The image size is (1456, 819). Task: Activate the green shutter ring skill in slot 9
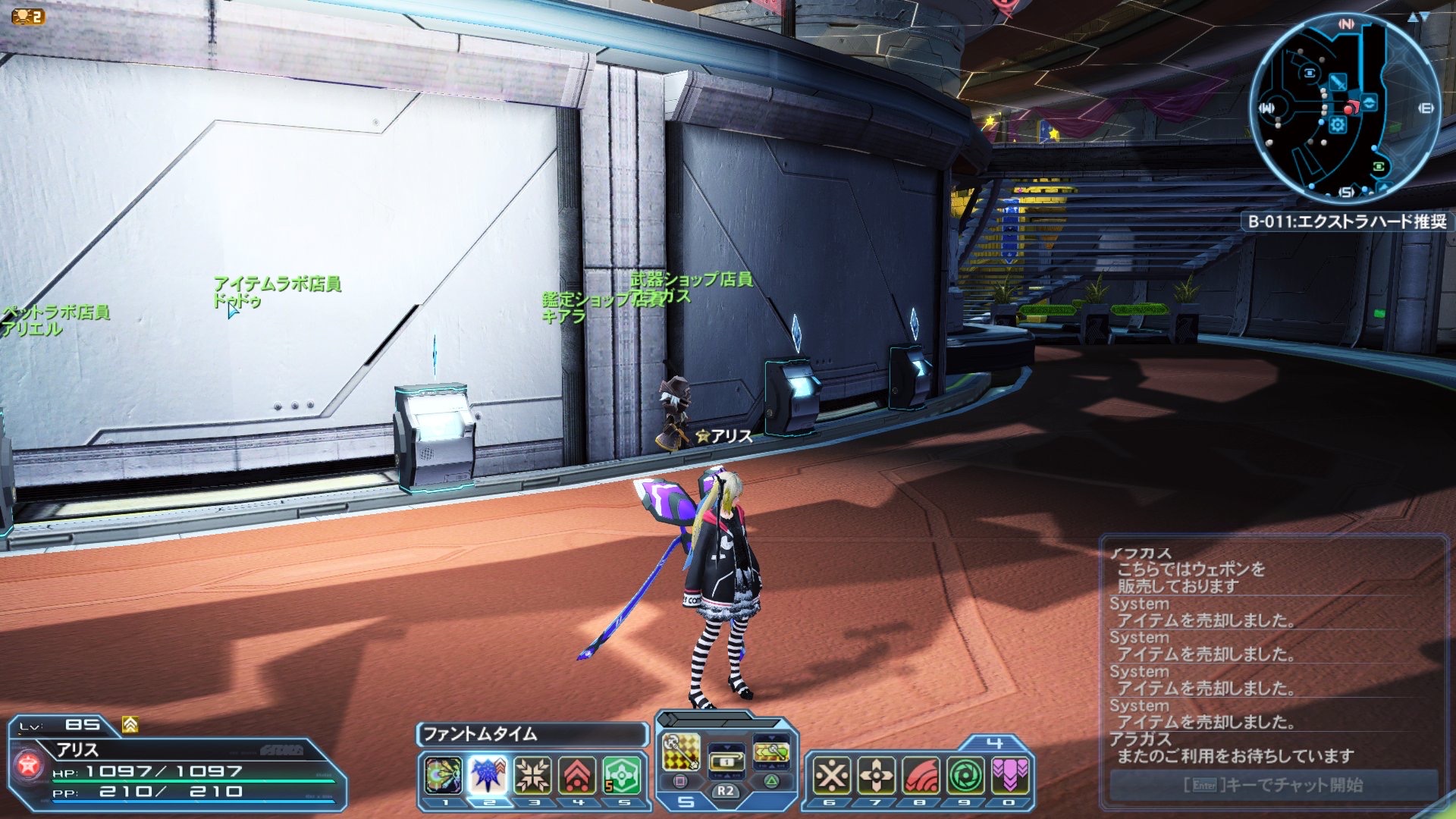point(965,775)
